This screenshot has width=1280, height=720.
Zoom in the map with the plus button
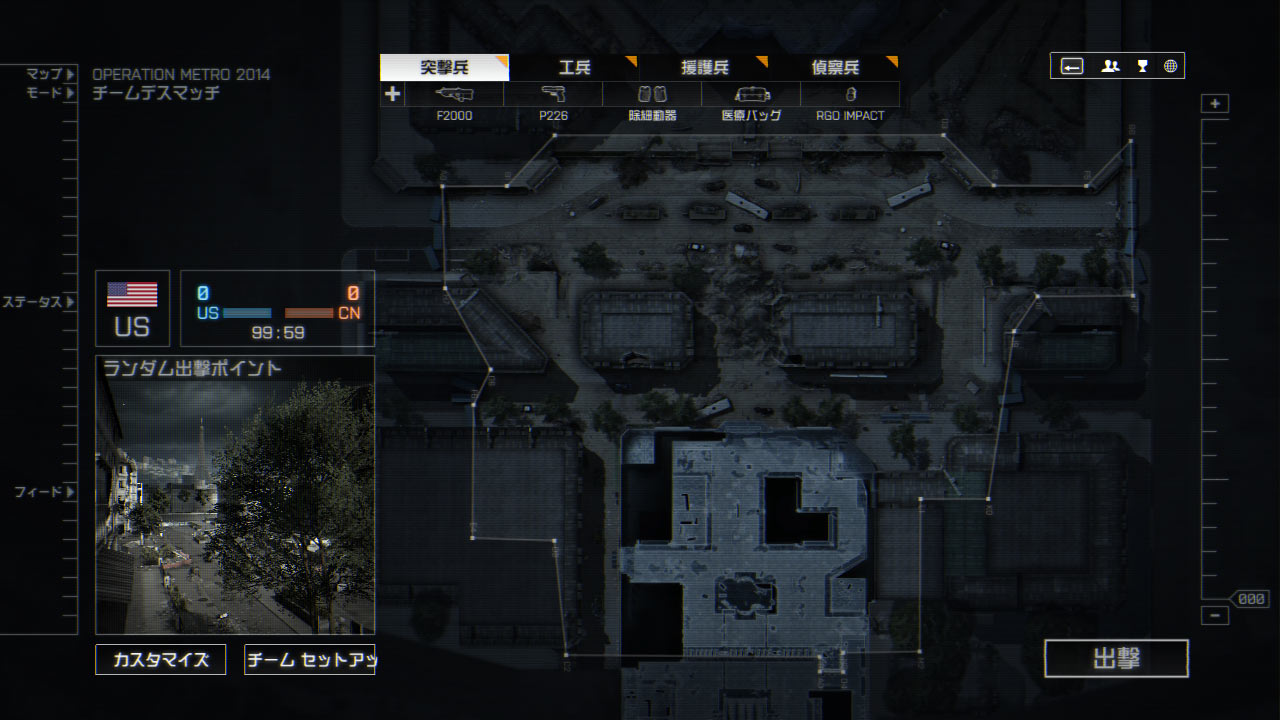coord(1215,104)
